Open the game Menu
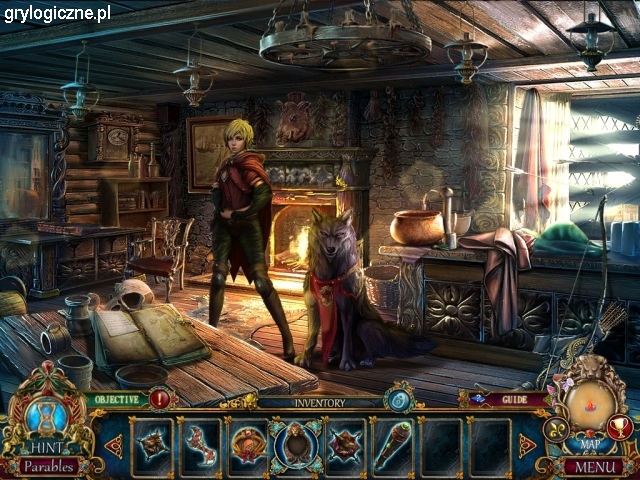The image size is (640, 480). pyautogui.click(x=592, y=466)
